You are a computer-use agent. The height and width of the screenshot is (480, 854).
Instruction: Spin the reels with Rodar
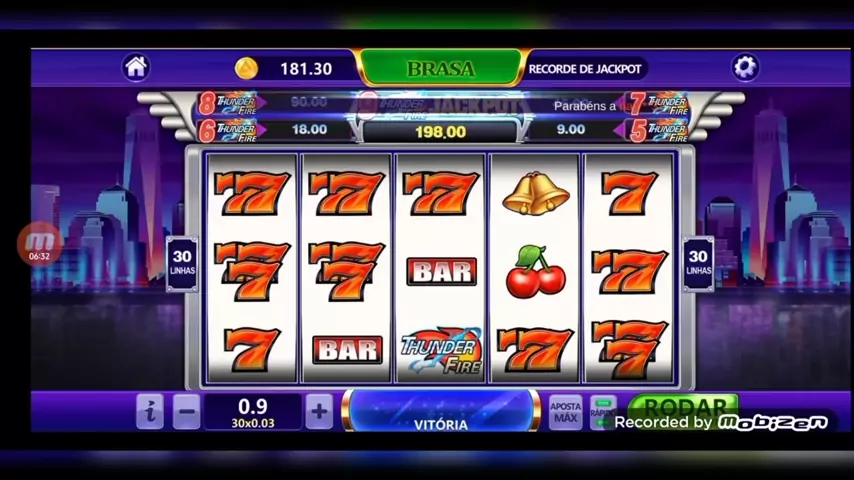684,406
